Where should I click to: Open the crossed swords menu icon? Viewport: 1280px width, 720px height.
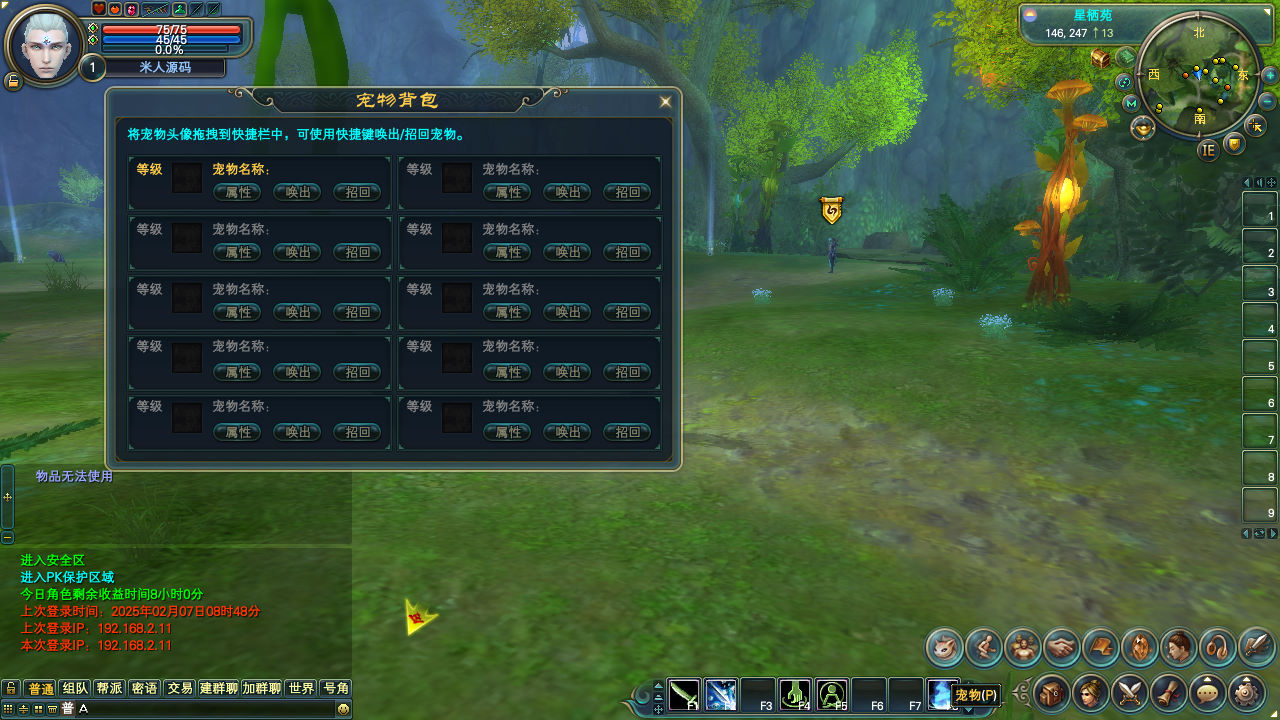tap(1129, 692)
